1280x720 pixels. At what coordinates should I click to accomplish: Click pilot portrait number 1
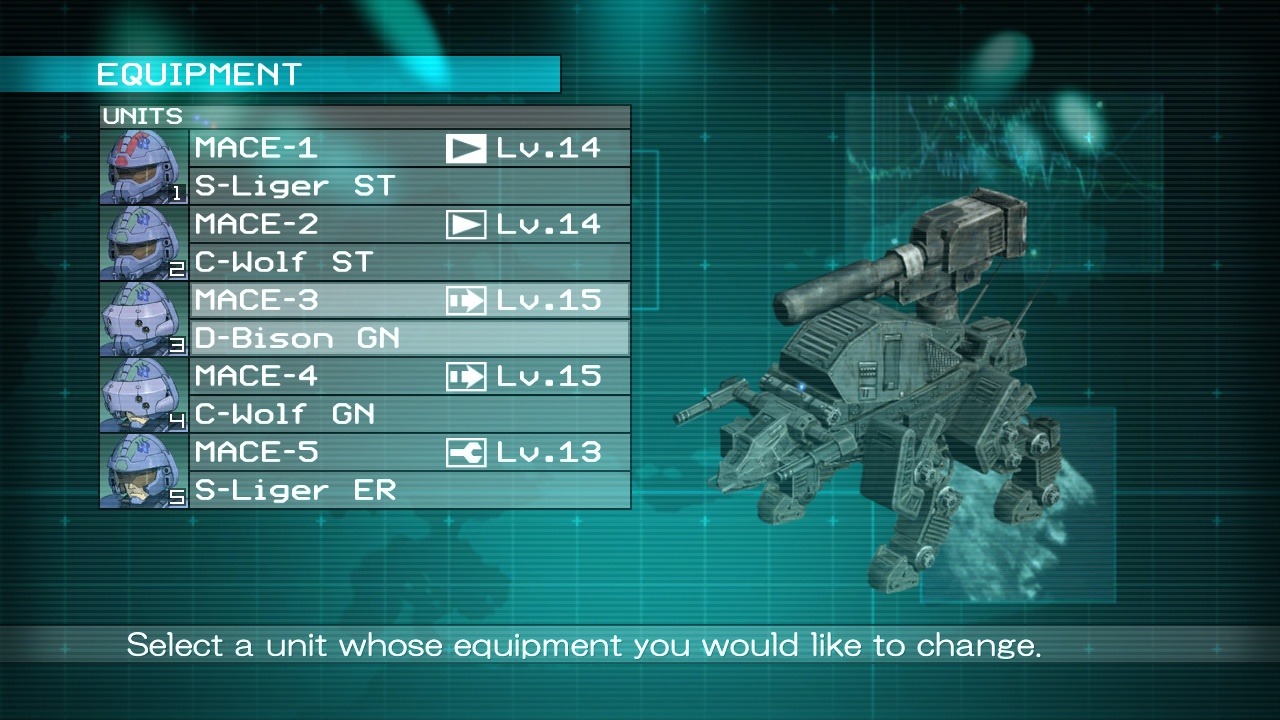pyautogui.click(x=145, y=167)
